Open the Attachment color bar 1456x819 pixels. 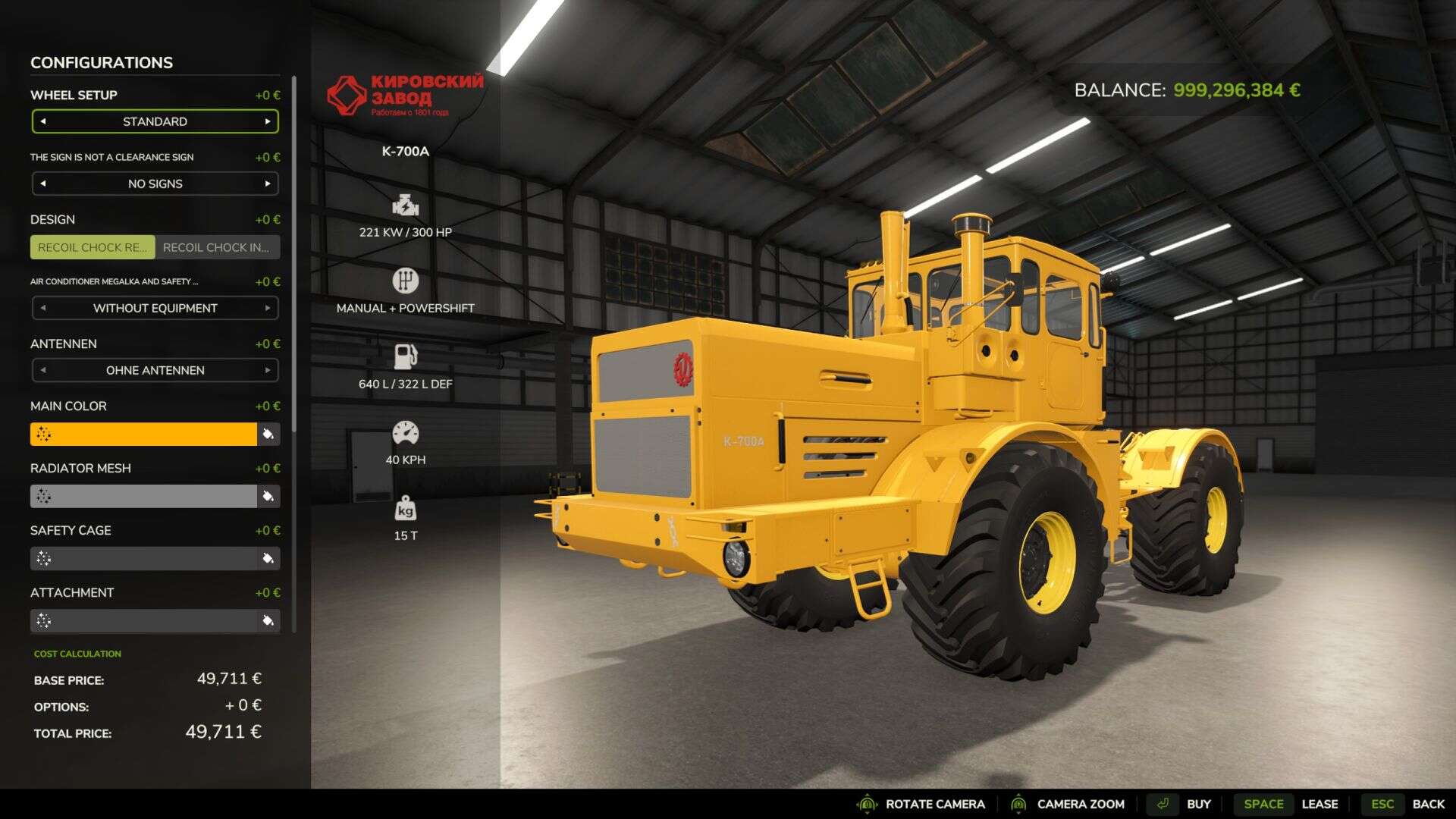pos(144,620)
